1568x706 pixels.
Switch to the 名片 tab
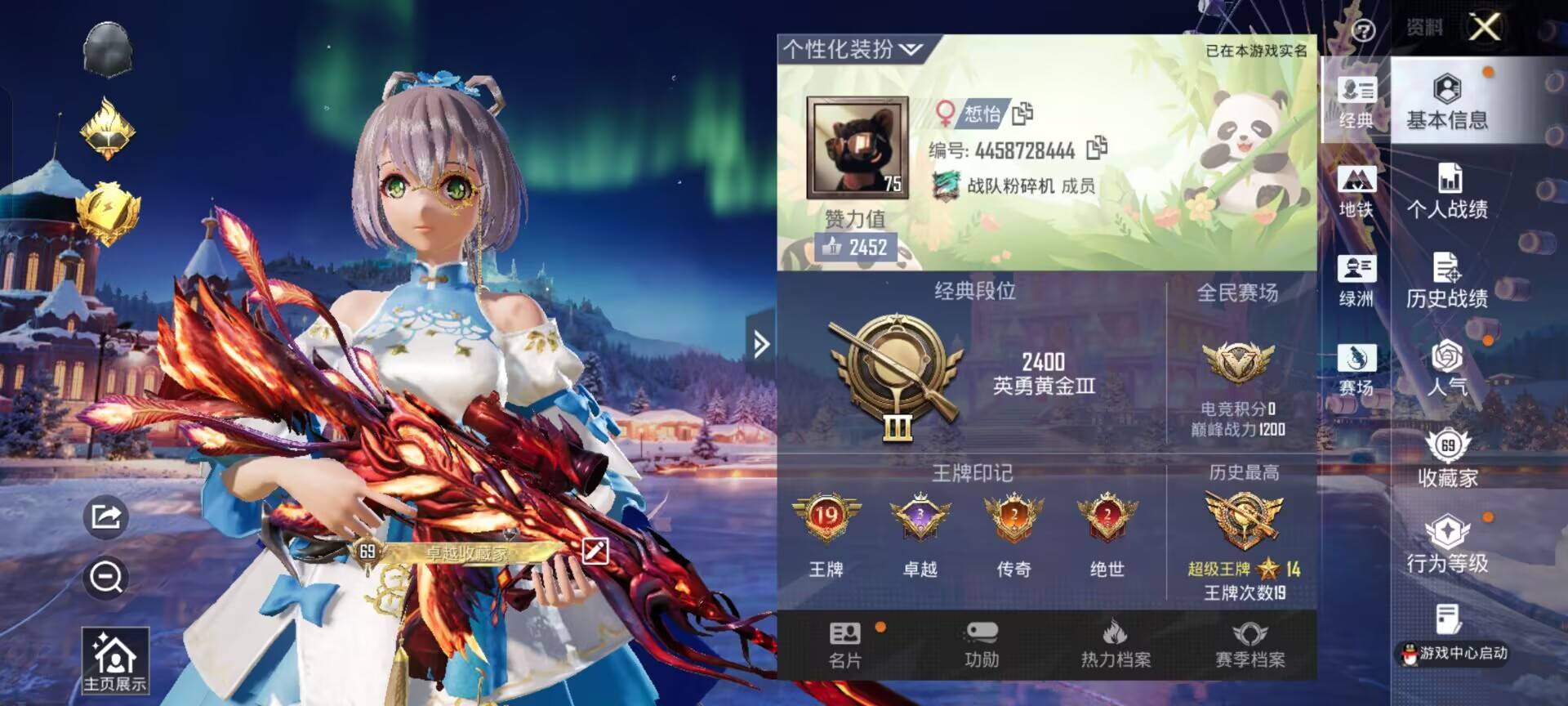coord(844,645)
